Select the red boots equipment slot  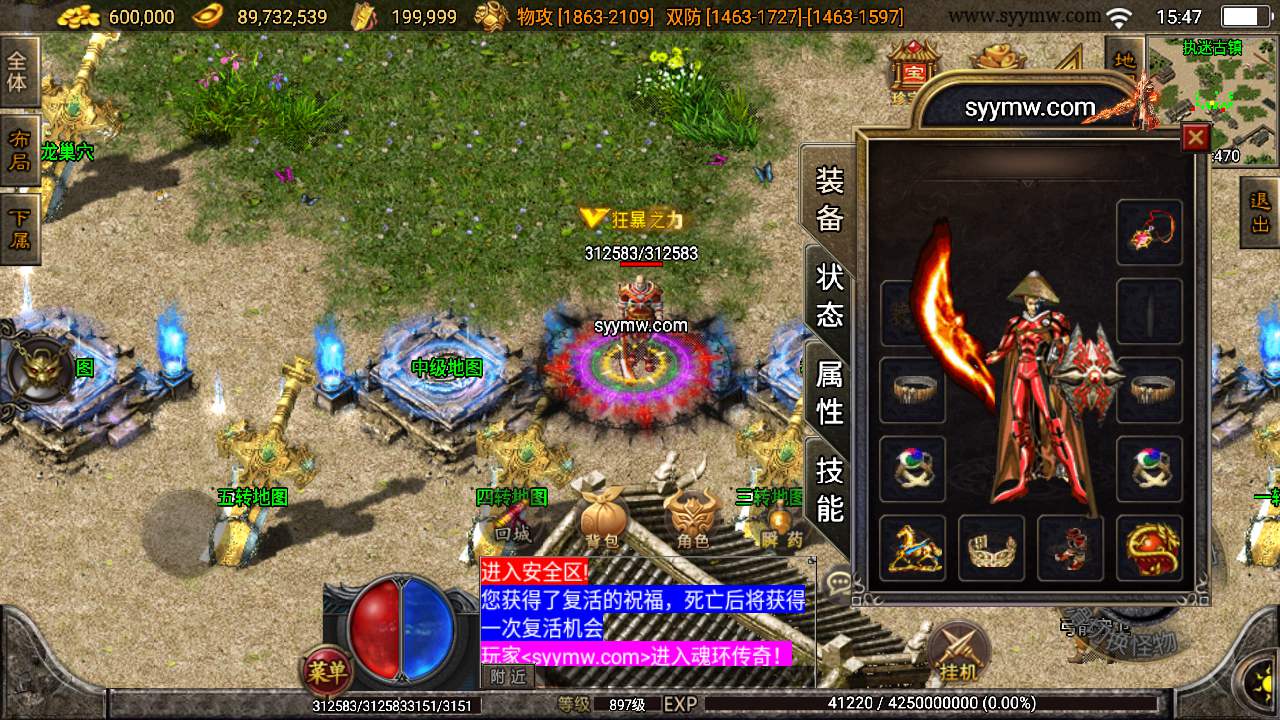[x=1070, y=548]
